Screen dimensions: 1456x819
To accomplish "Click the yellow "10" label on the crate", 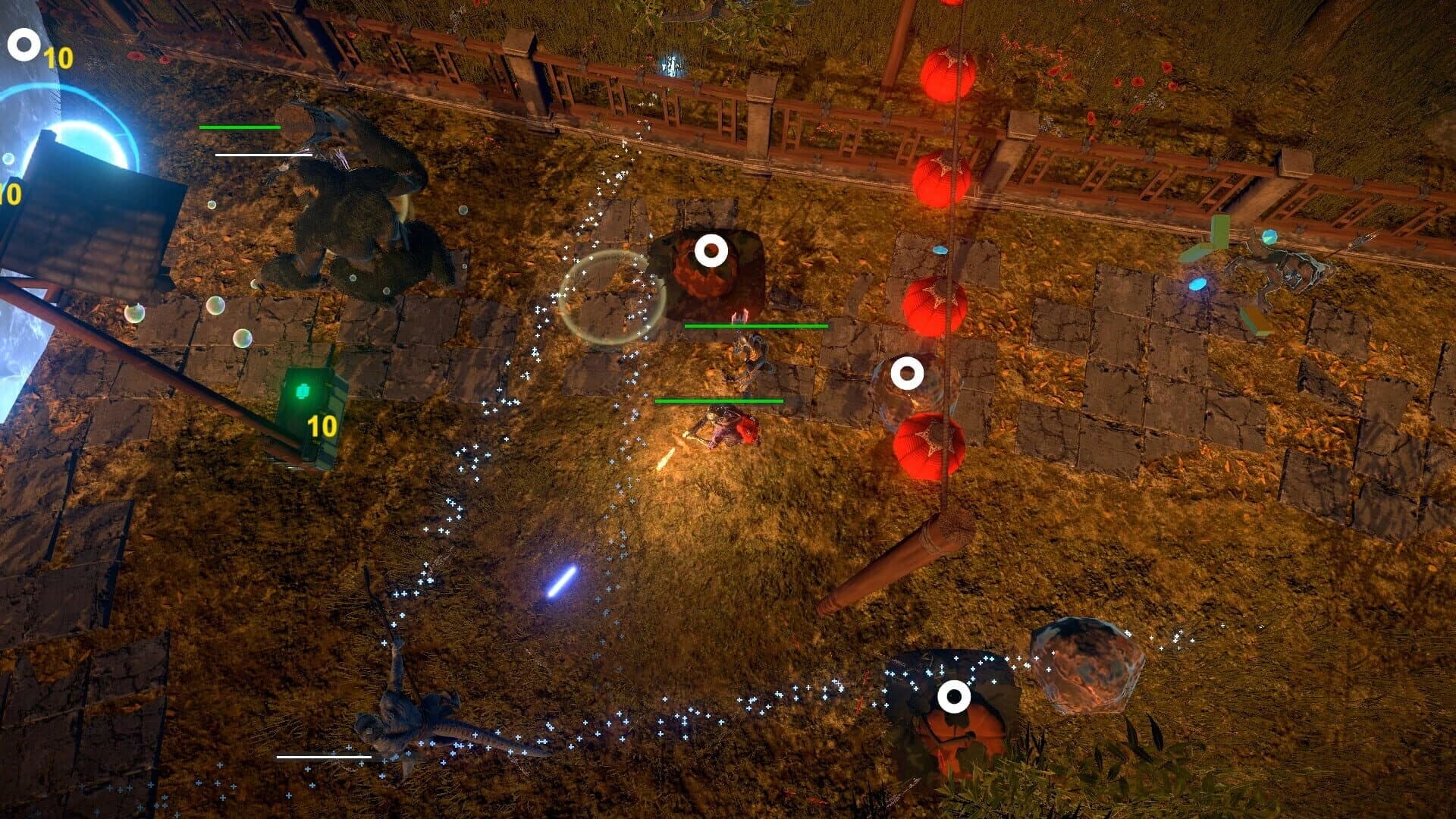I will (x=322, y=425).
